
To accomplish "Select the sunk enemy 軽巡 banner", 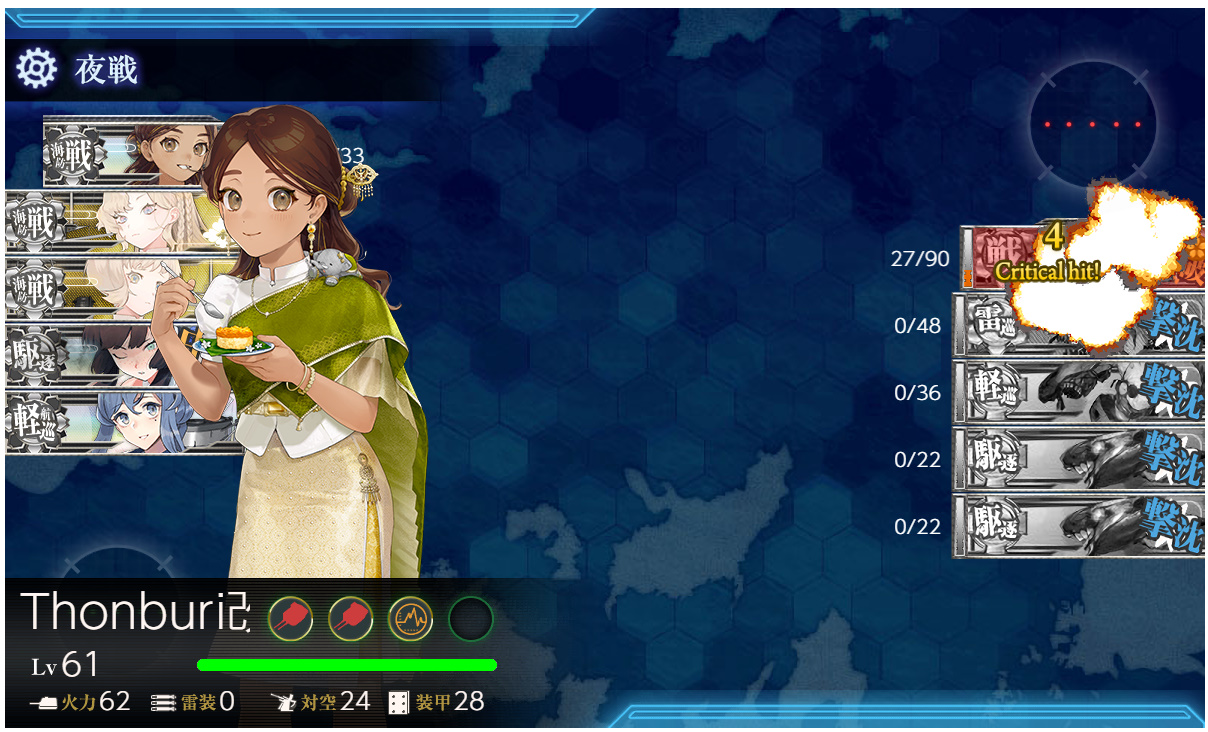I will (1078, 391).
